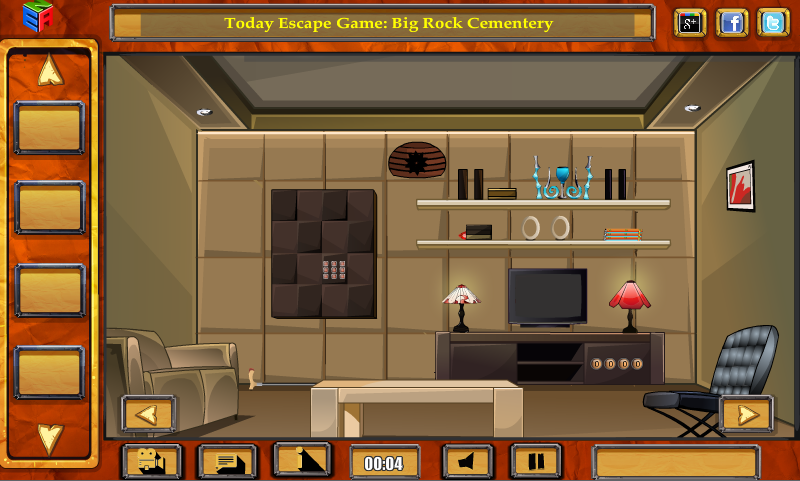The height and width of the screenshot is (481, 800).
Task: Go to the room on the left
Action: 148,413
